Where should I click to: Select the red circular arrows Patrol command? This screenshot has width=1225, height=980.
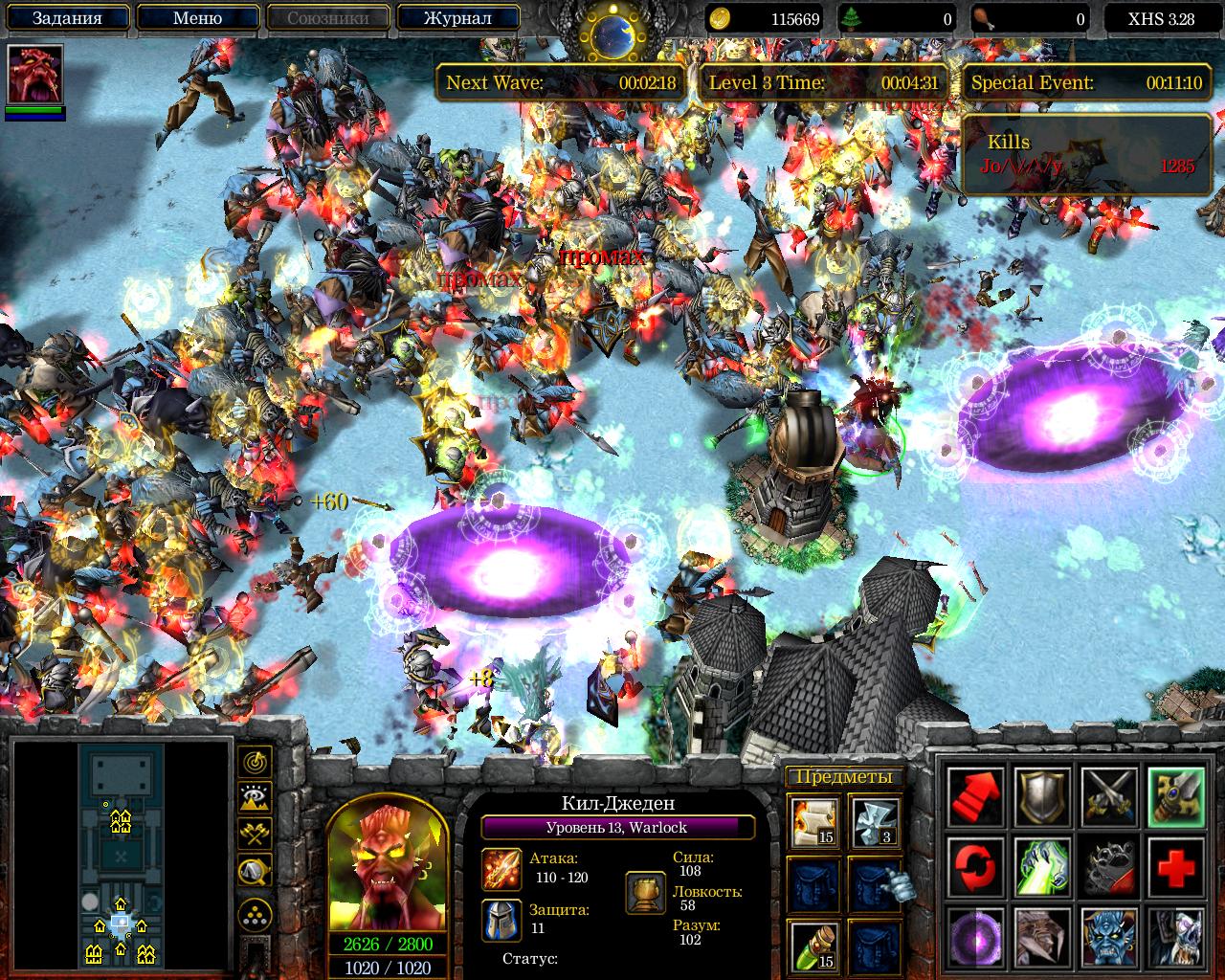tap(975, 865)
